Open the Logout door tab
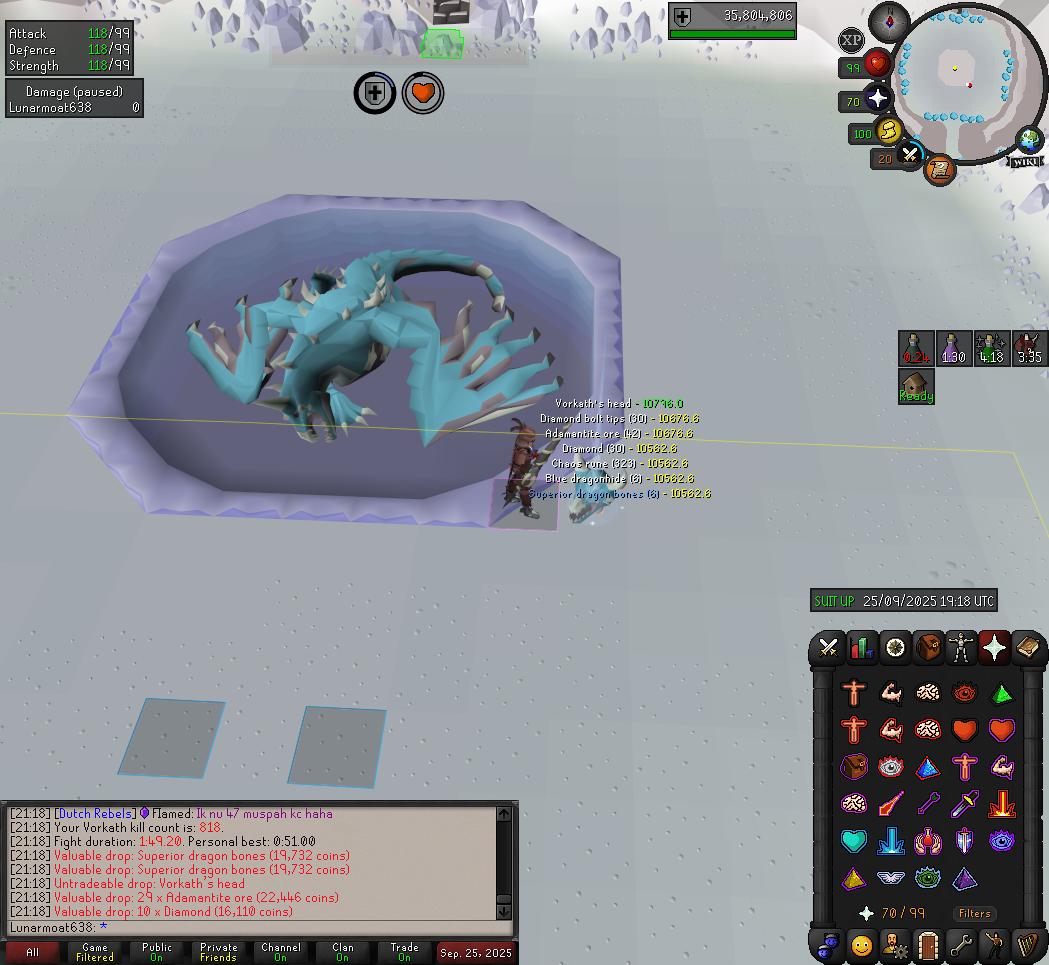Image resolution: width=1049 pixels, height=965 pixels. pyautogui.click(x=927, y=944)
